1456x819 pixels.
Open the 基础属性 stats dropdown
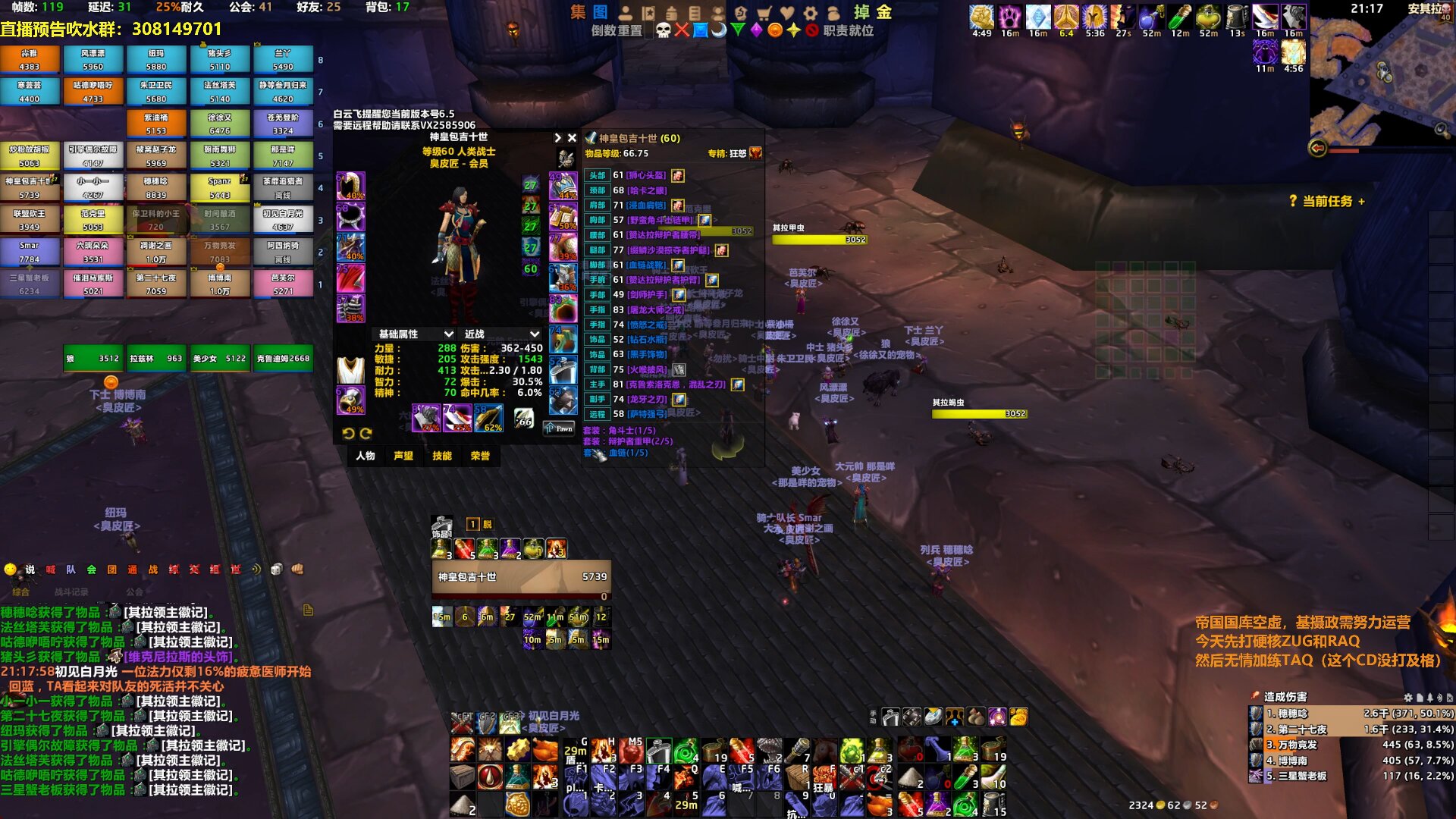click(416, 334)
